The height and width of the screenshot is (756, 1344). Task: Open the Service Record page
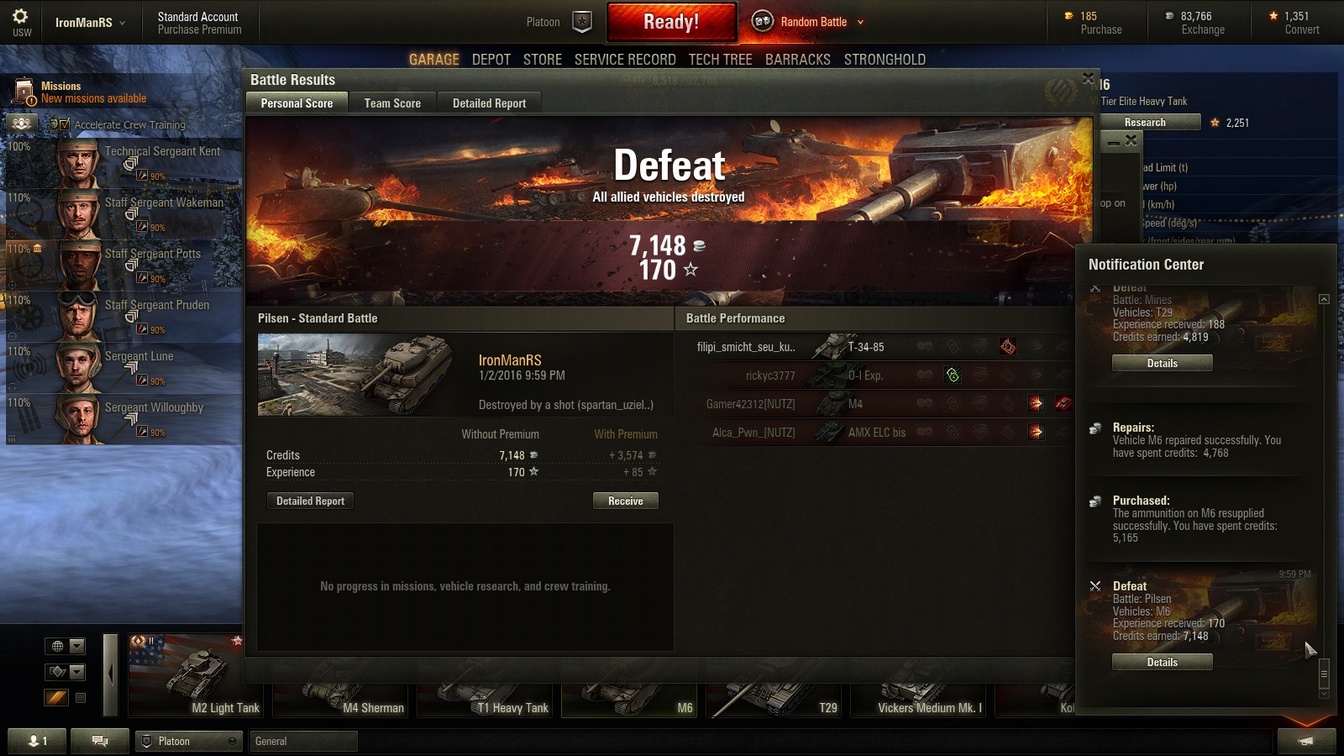point(625,59)
